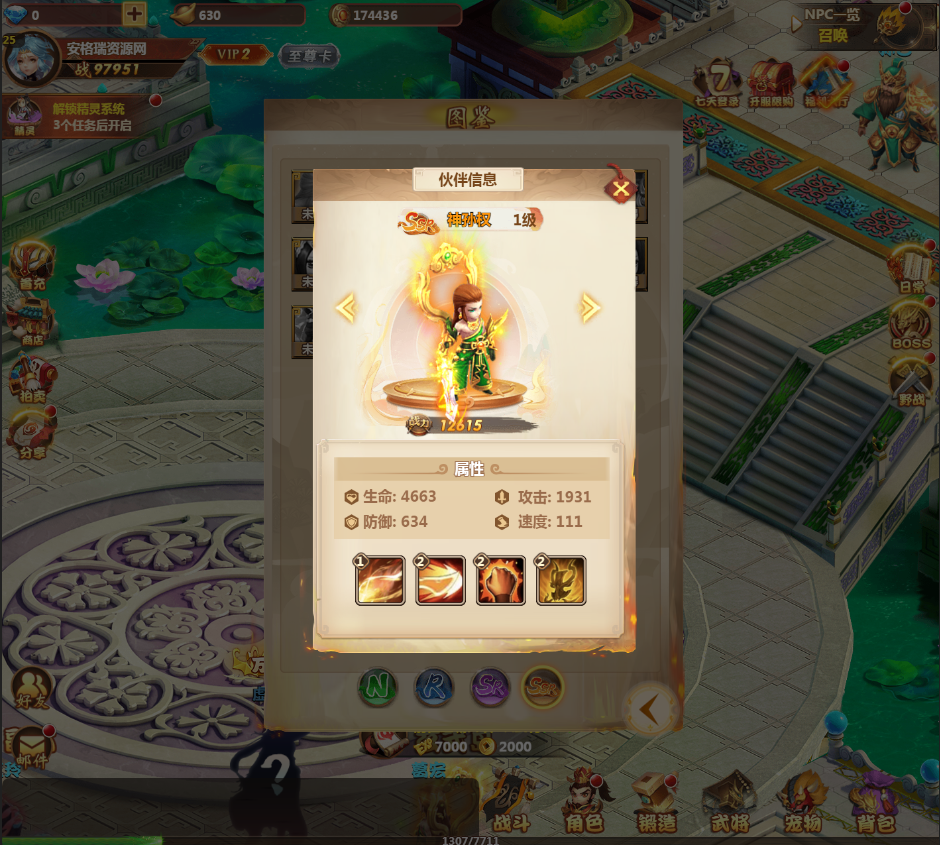This screenshot has width=940, height=845.
Task: Open the 角色 character menu
Action: (584, 801)
